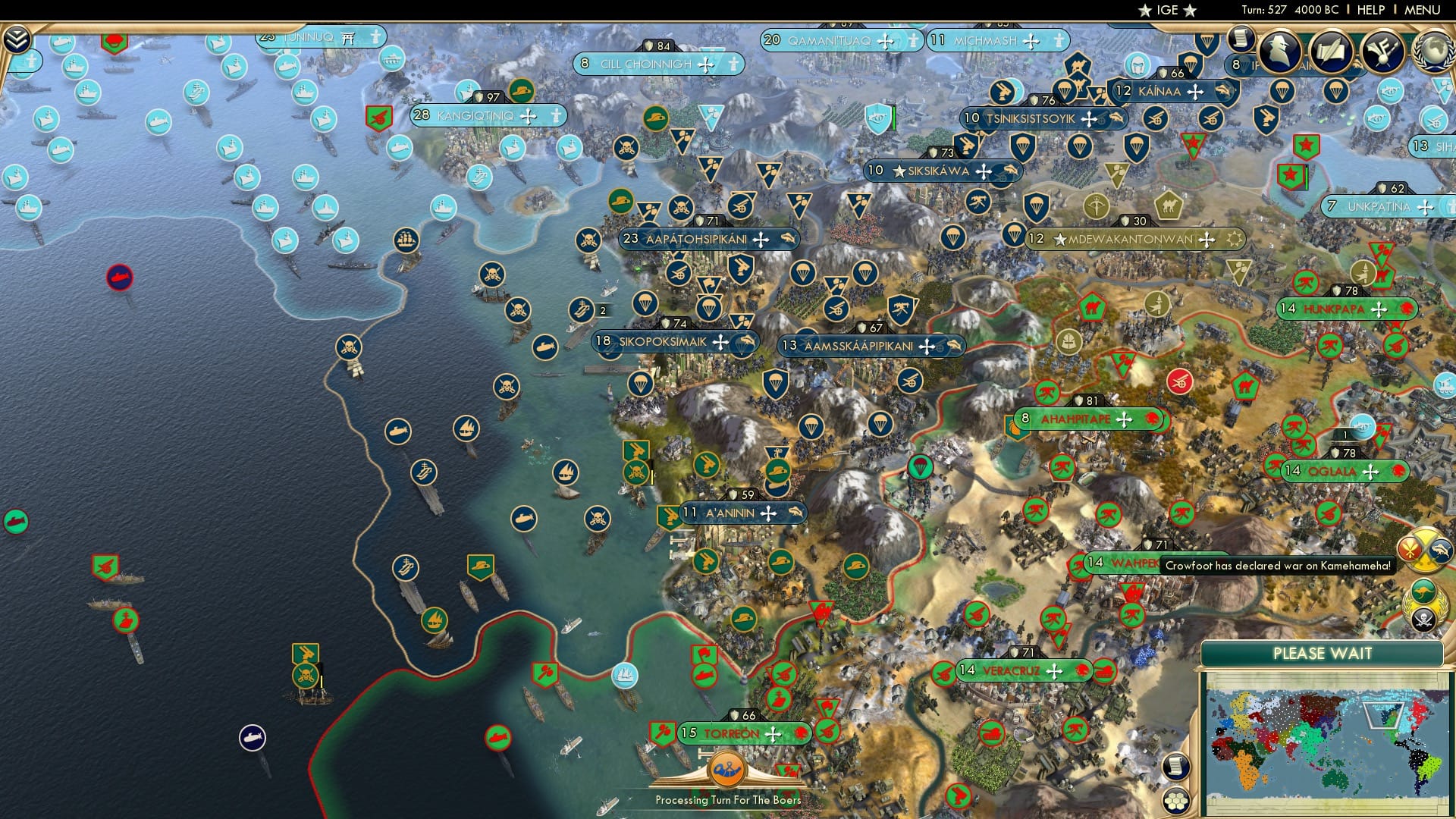Click the pirate-flag war notification beside the minimap
1456x819 pixels.
pos(1424,617)
